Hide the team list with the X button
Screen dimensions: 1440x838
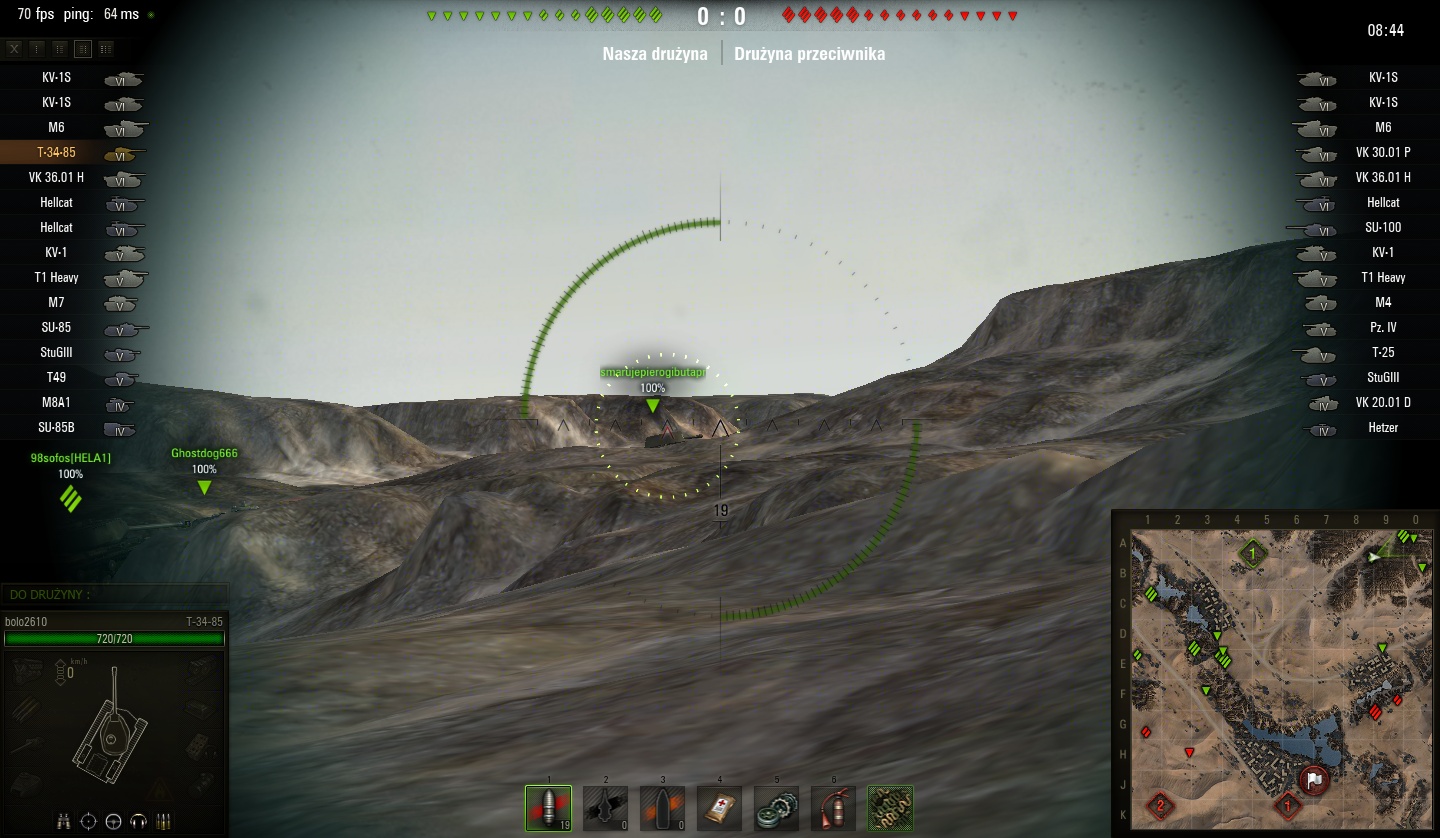(14, 48)
